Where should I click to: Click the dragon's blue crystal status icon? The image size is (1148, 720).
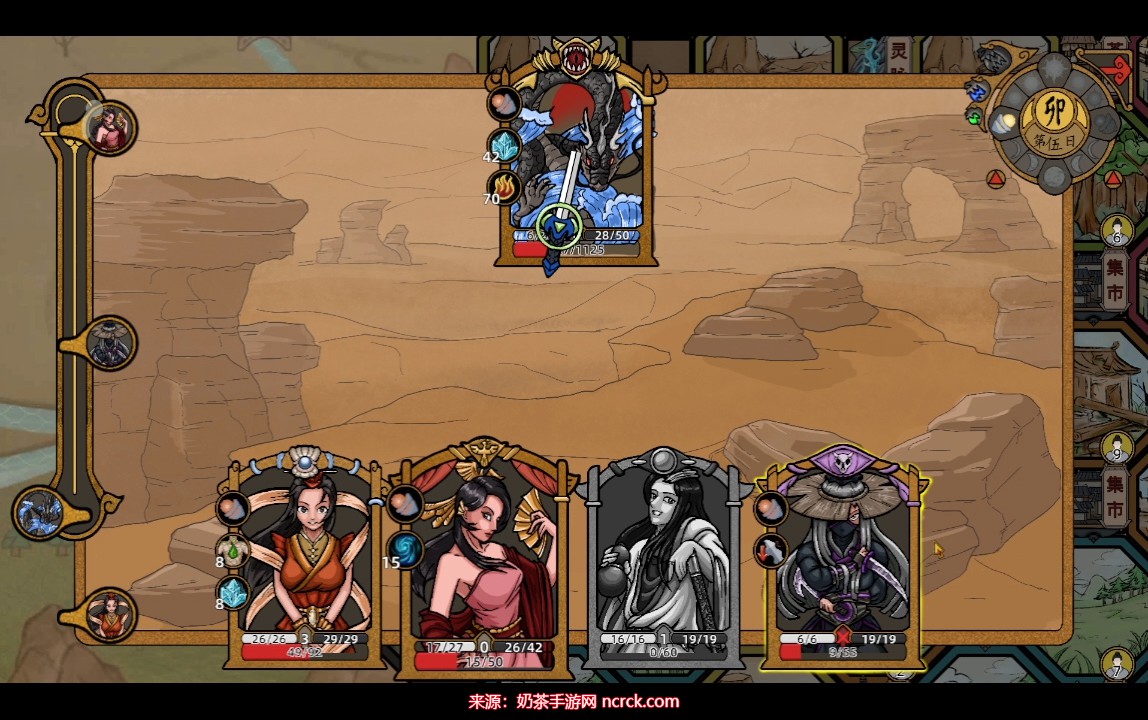click(x=505, y=145)
